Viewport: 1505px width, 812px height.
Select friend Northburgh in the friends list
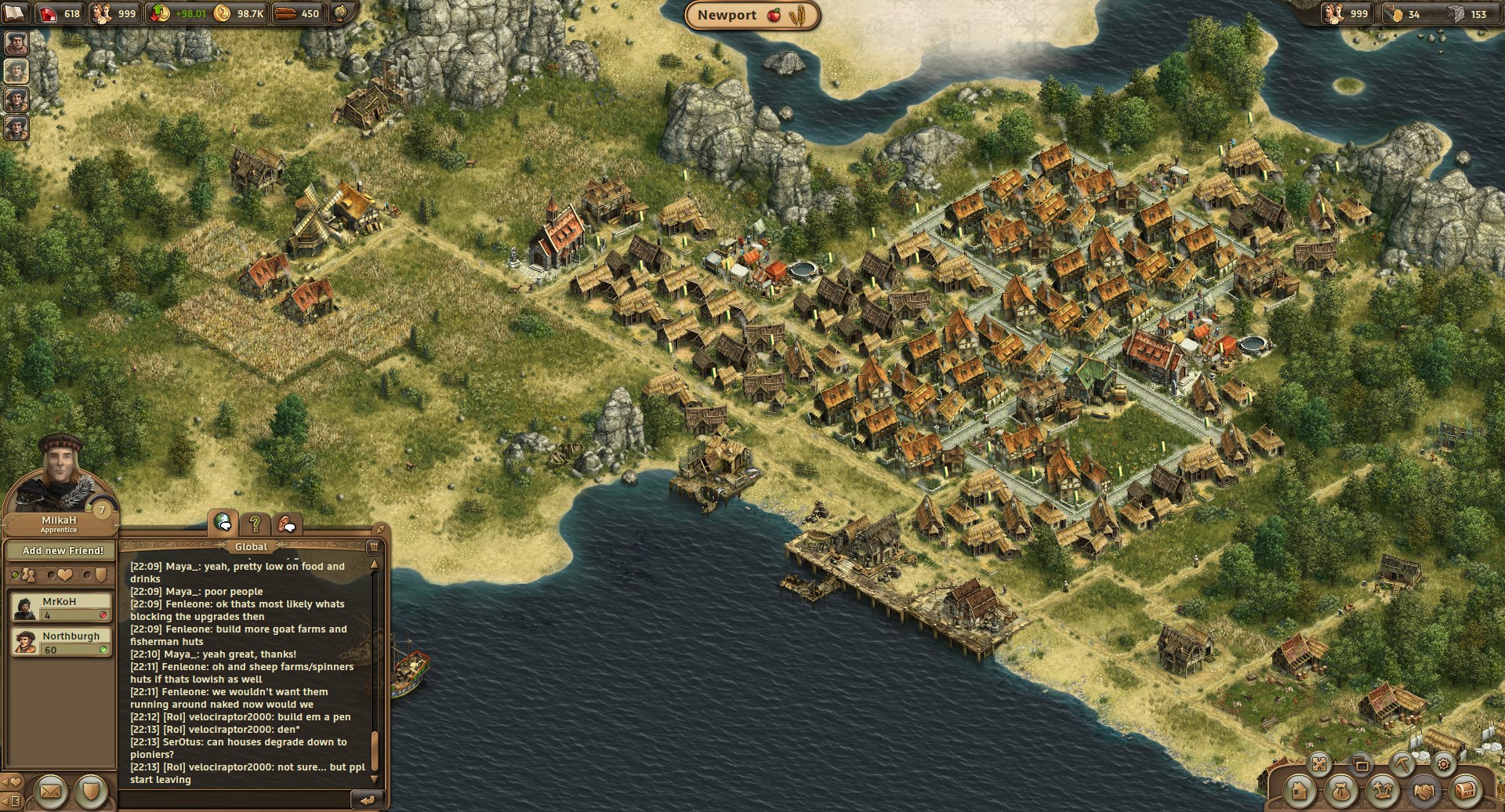[61, 642]
